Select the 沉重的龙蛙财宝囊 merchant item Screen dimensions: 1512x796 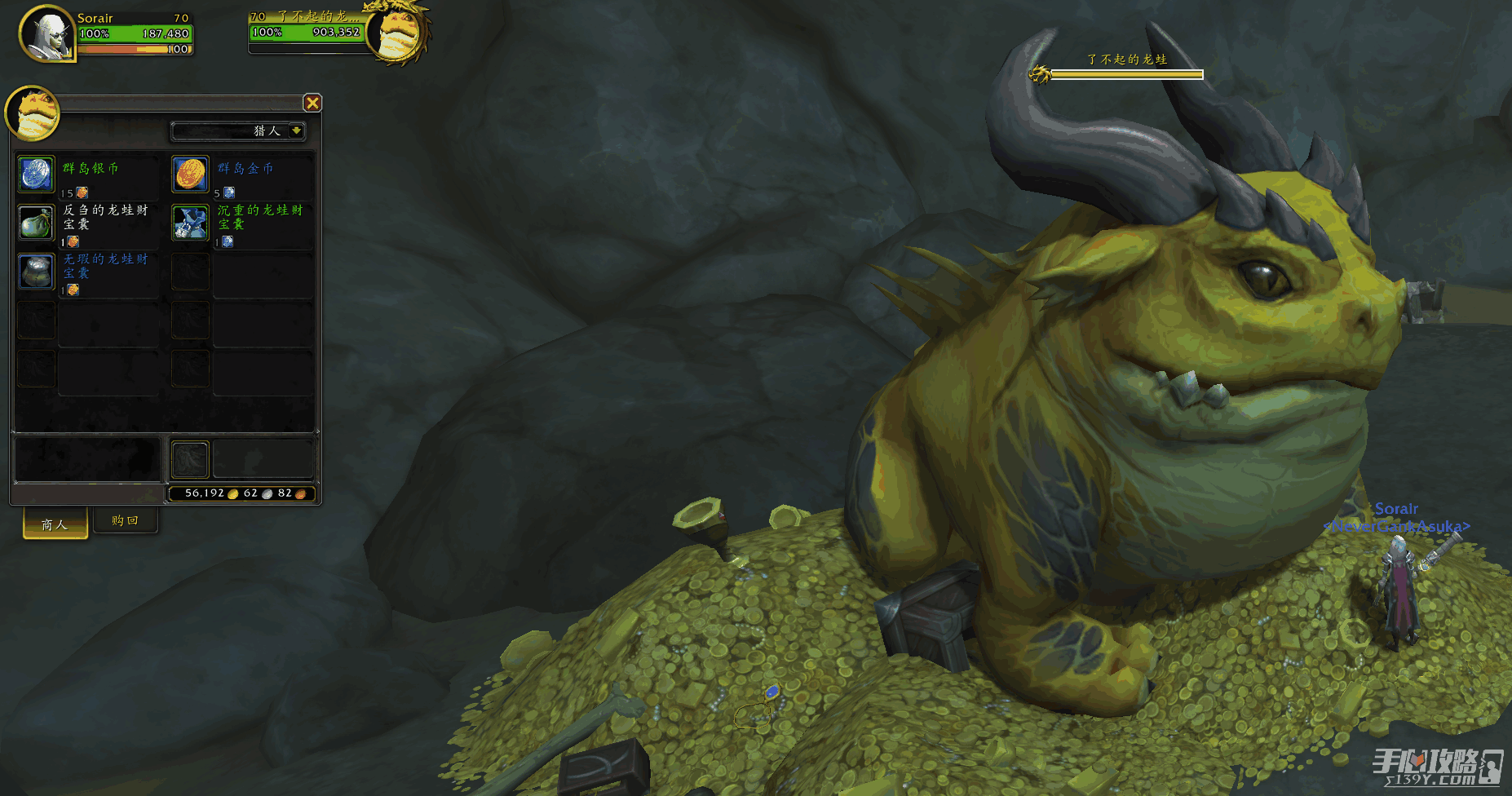coord(191,223)
